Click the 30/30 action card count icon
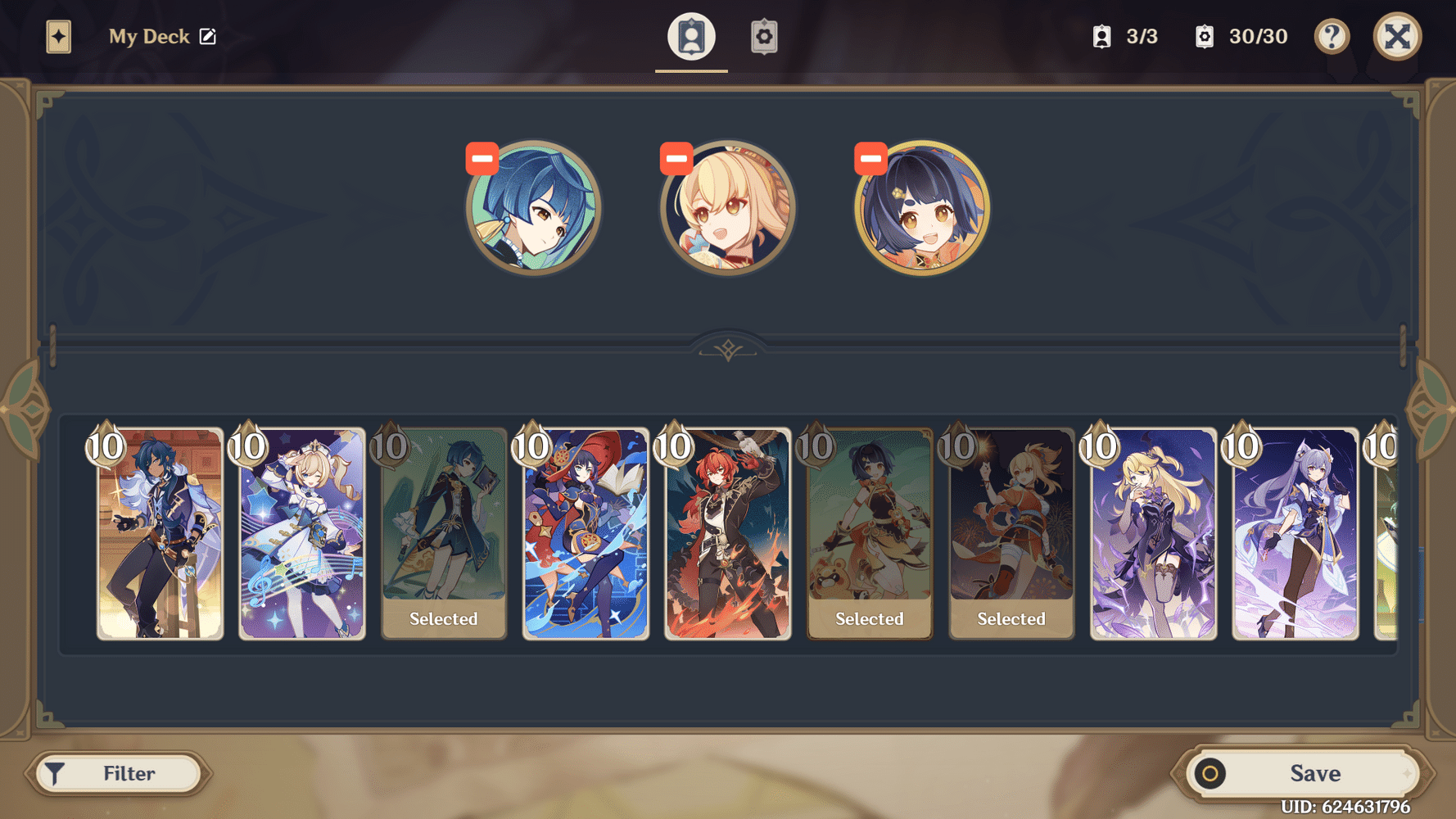 point(1204,36)
